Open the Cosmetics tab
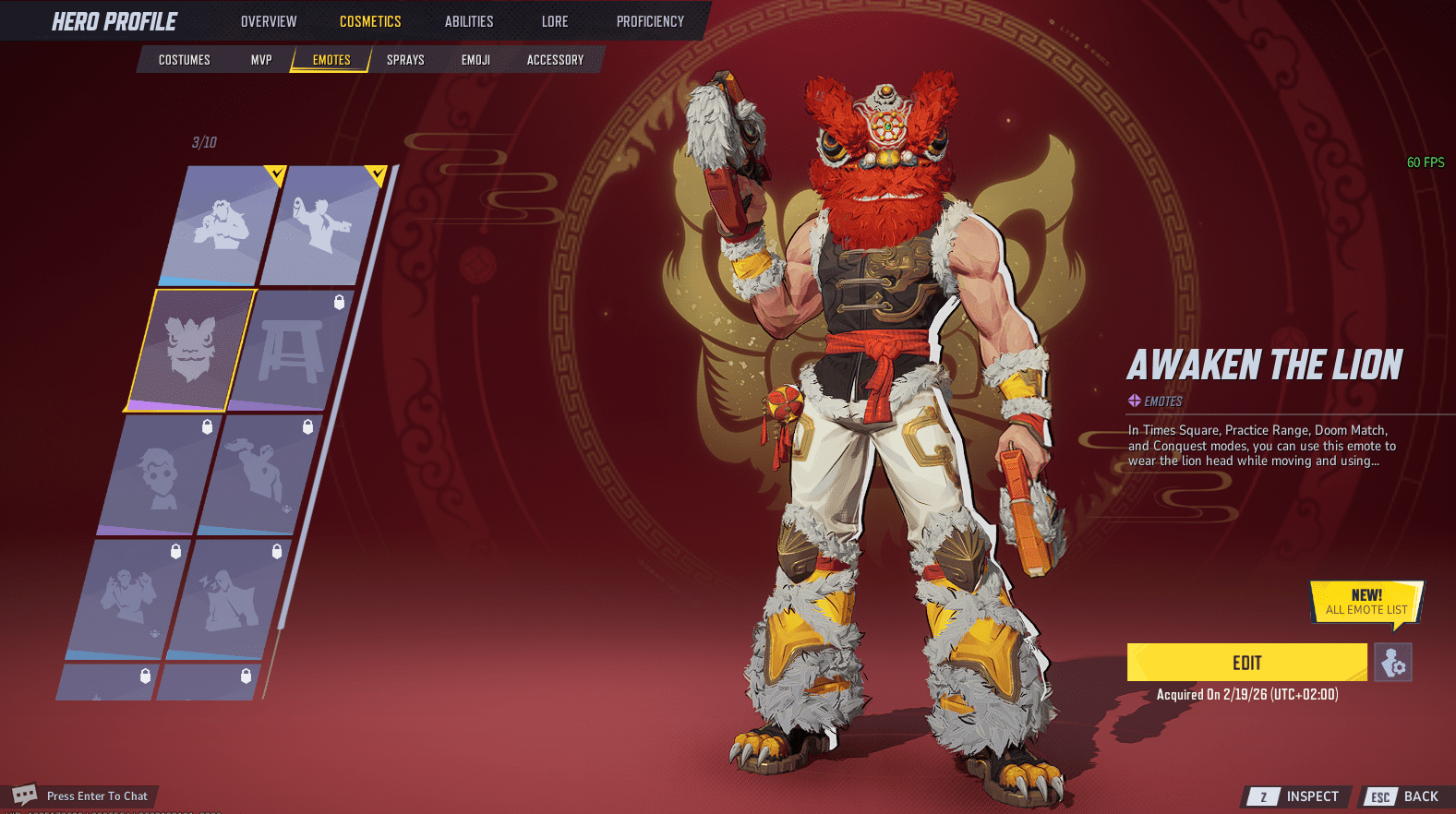 pyautogui.click(x=370, y=21)
